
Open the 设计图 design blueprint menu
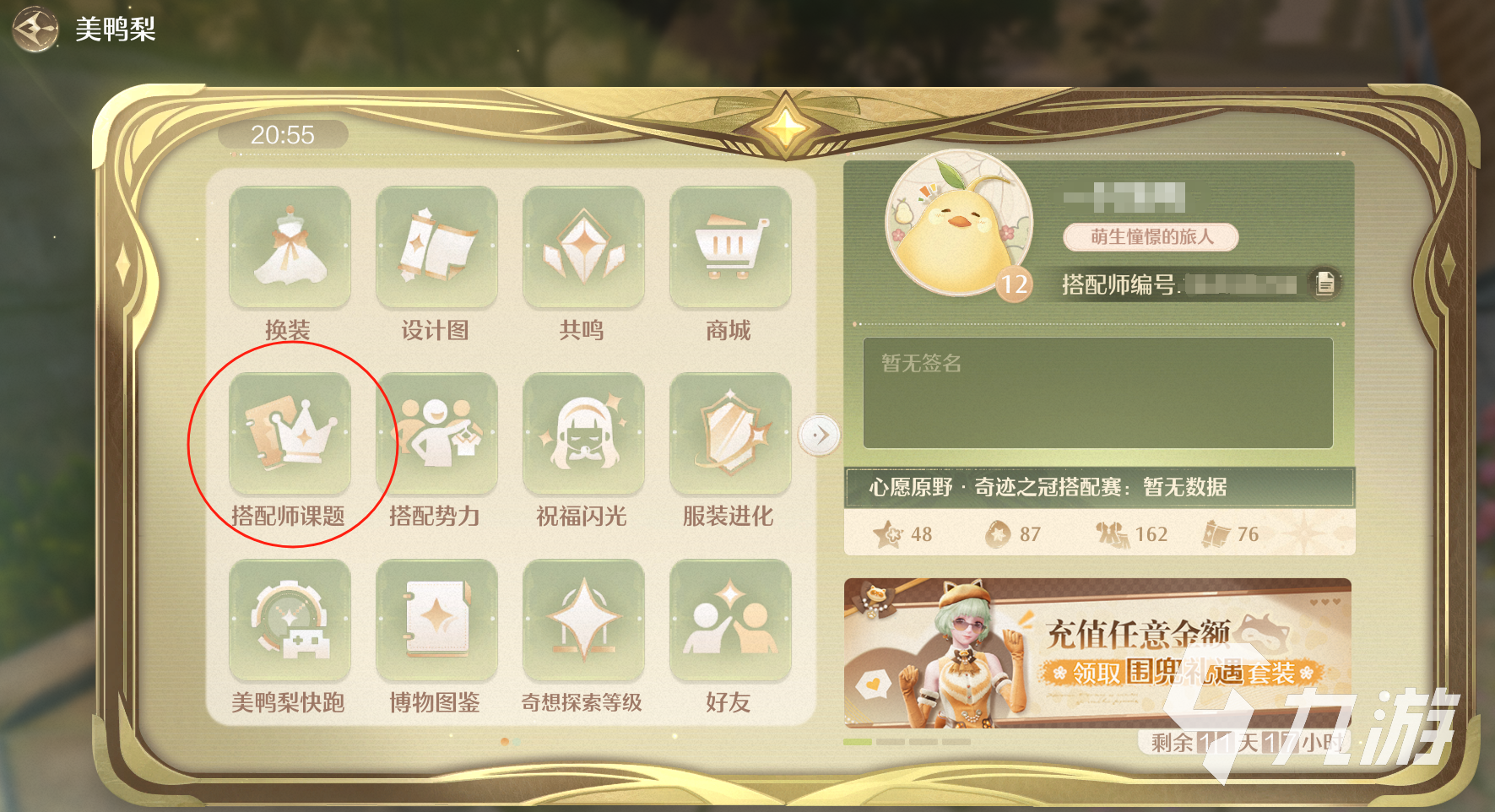pos(436,249)
